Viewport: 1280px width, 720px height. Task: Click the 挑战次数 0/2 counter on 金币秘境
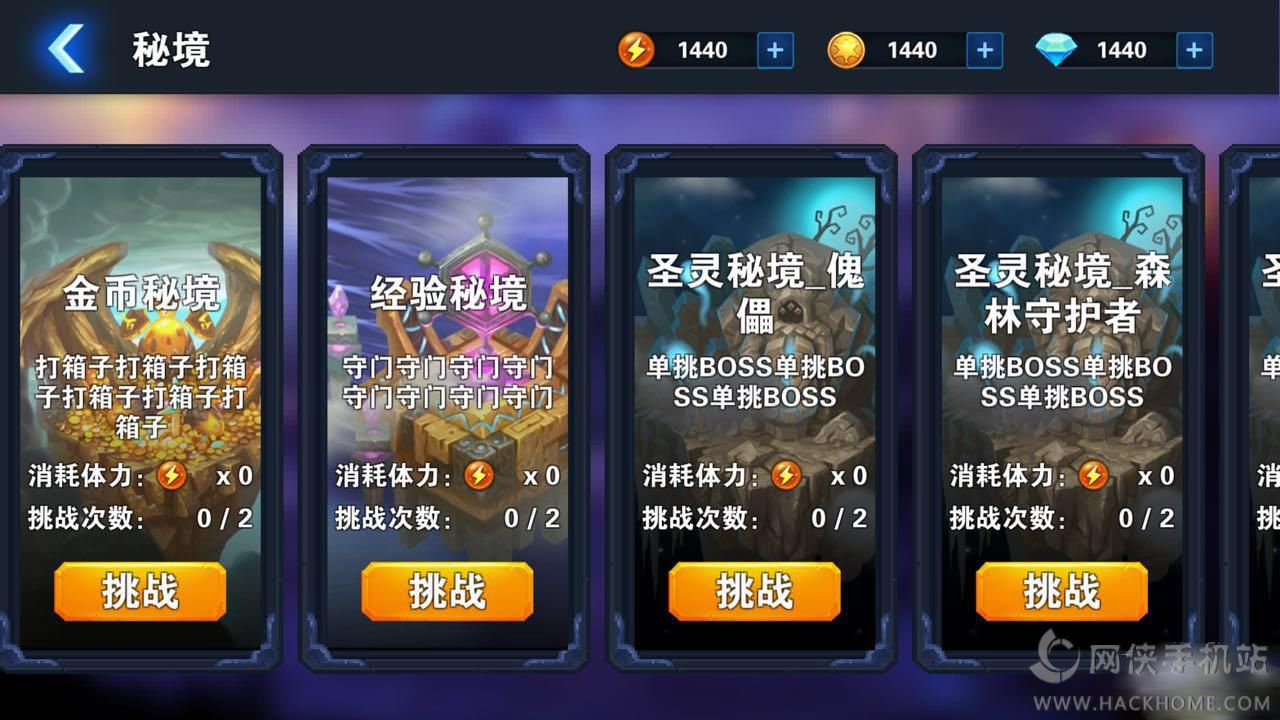[x=140, y=519]
